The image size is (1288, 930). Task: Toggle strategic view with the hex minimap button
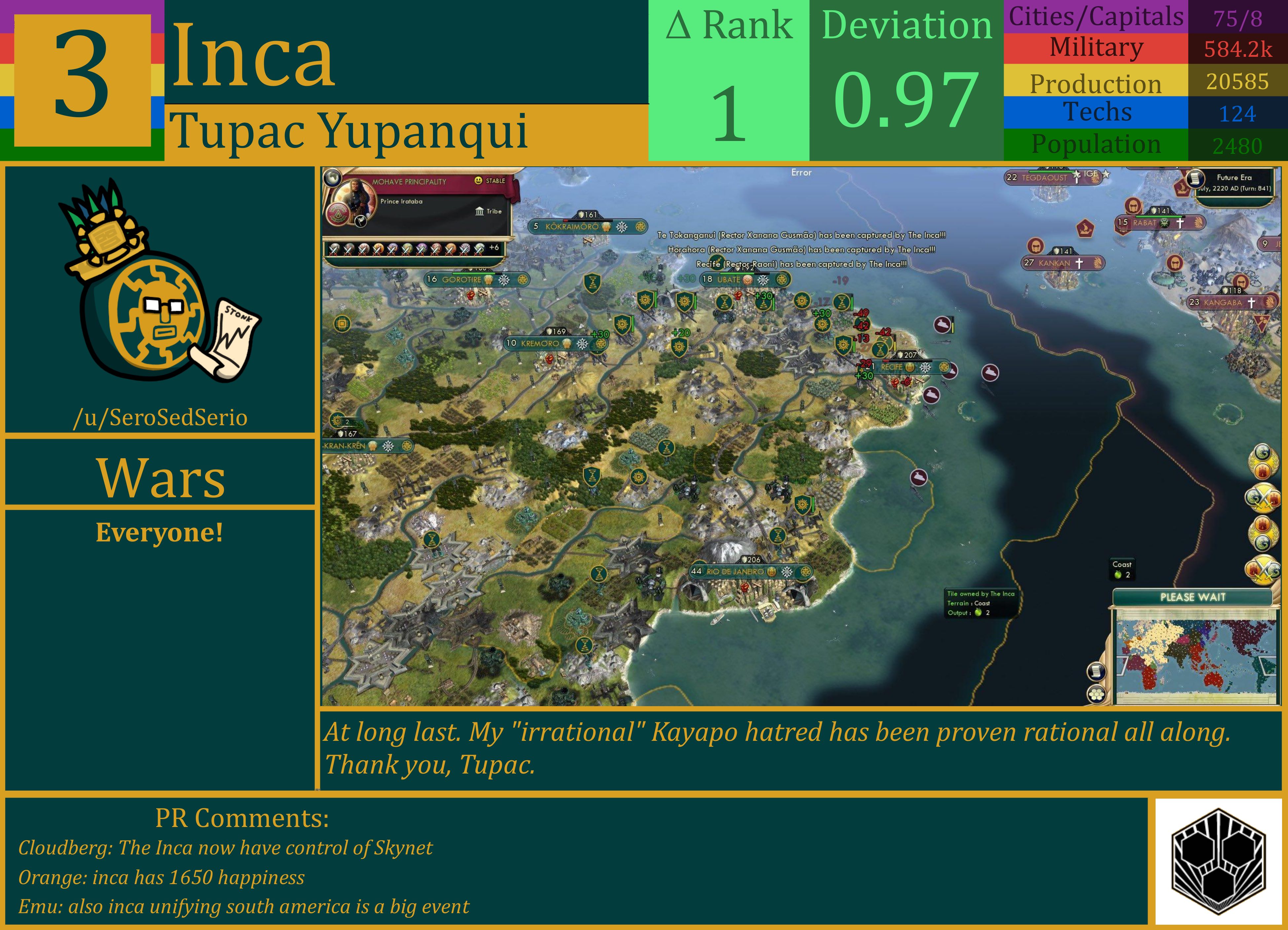[x=1096, y=696]
